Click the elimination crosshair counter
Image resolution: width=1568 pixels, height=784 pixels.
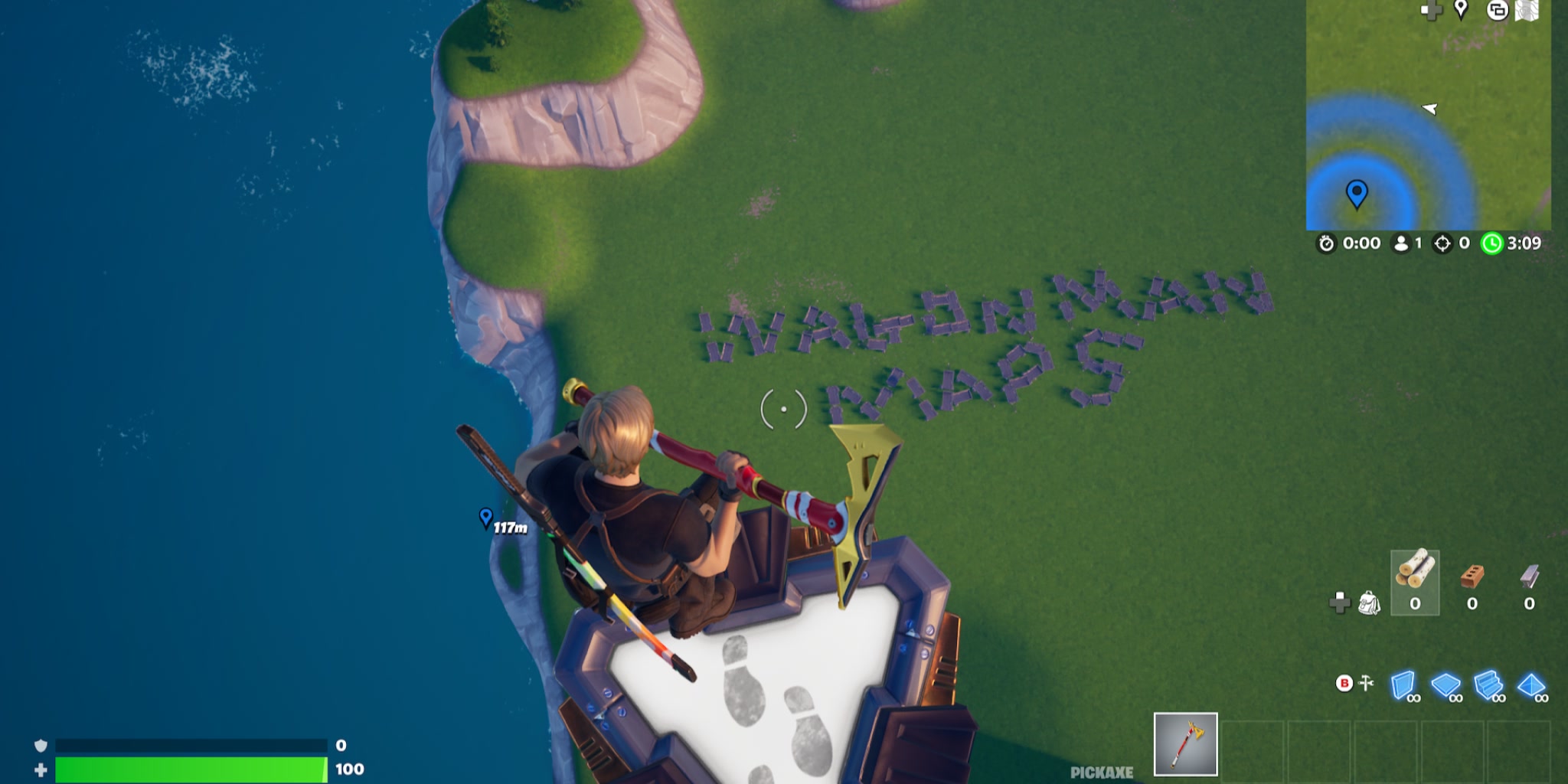coord(1441,244)
